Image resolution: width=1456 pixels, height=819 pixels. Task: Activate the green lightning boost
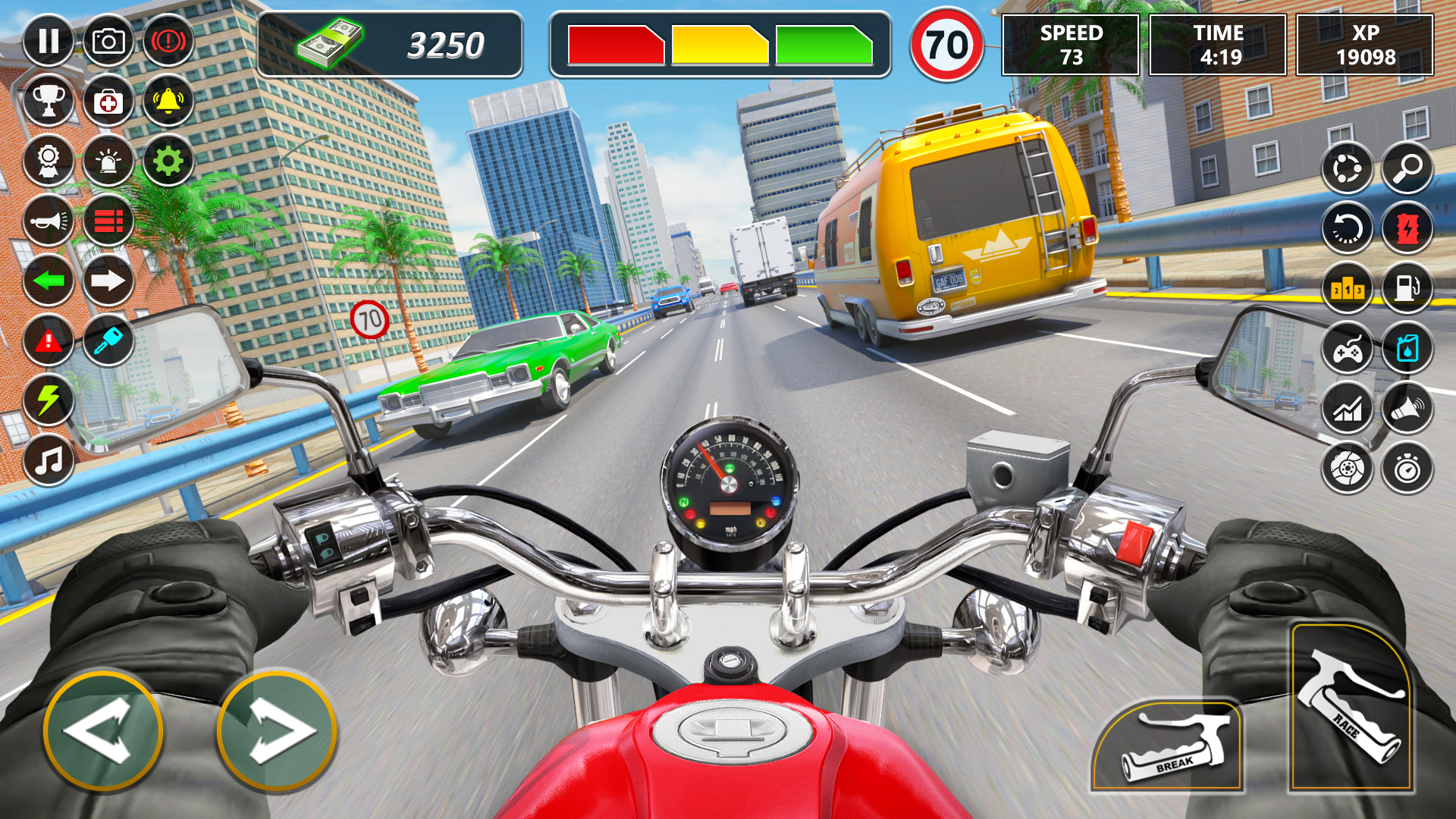click(49, 400)
